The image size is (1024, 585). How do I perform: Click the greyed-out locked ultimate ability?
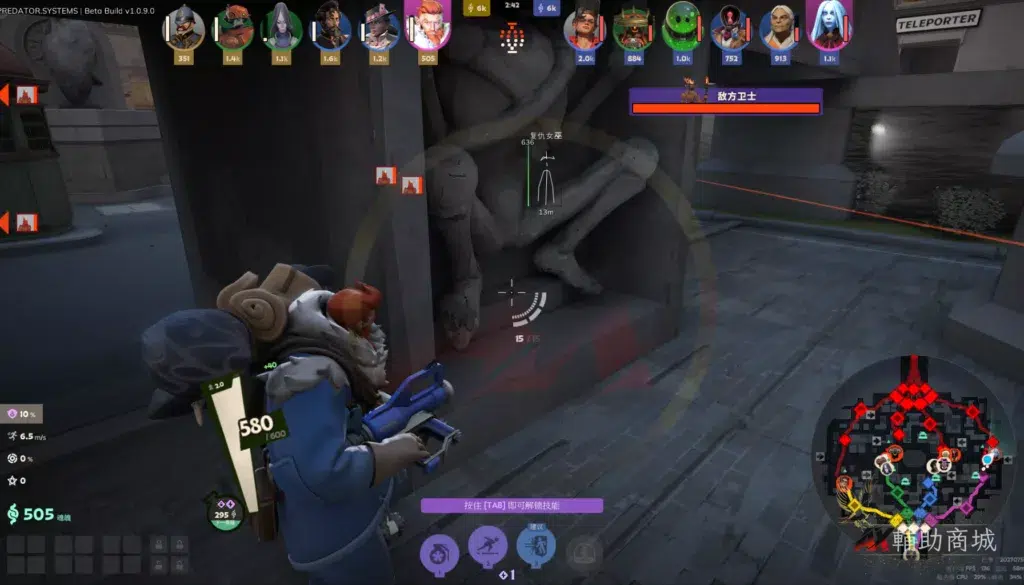(x=584, y=549)
